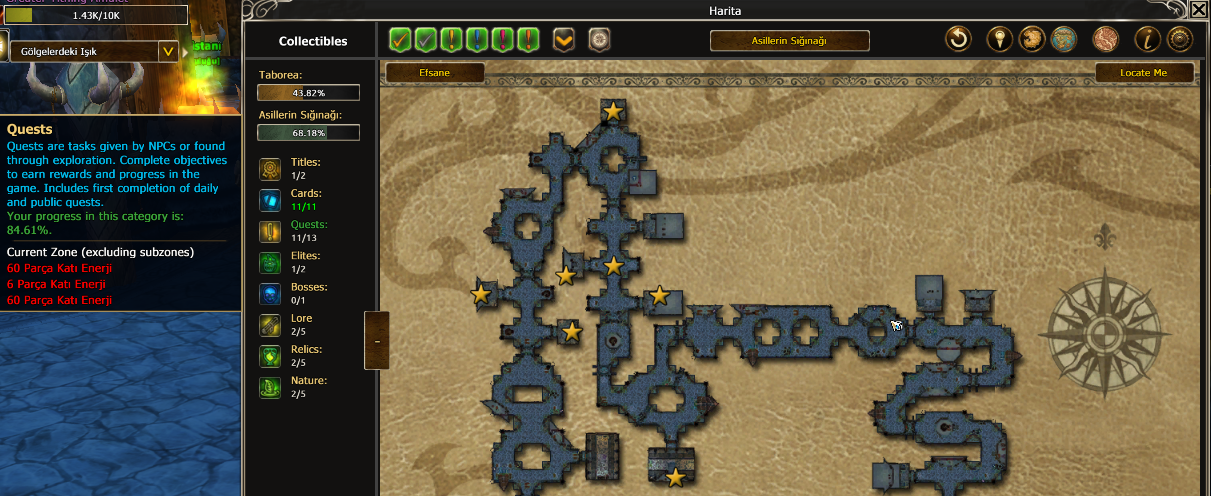Collapse the Collectibles side panel
The height and width of the screenshot is (496, 1211).
coord(376,341)
